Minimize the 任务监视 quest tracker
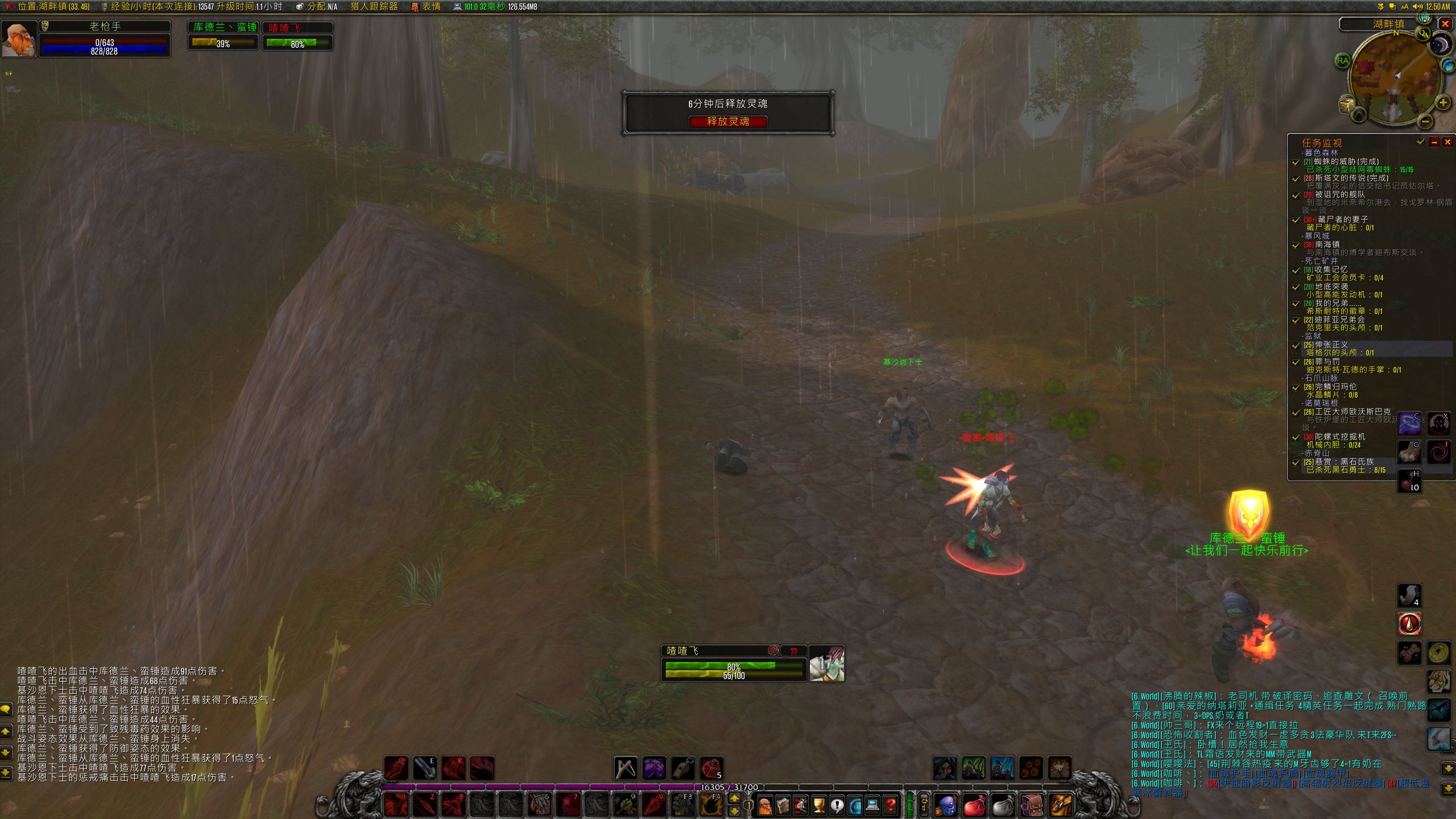 [1434, 142]
